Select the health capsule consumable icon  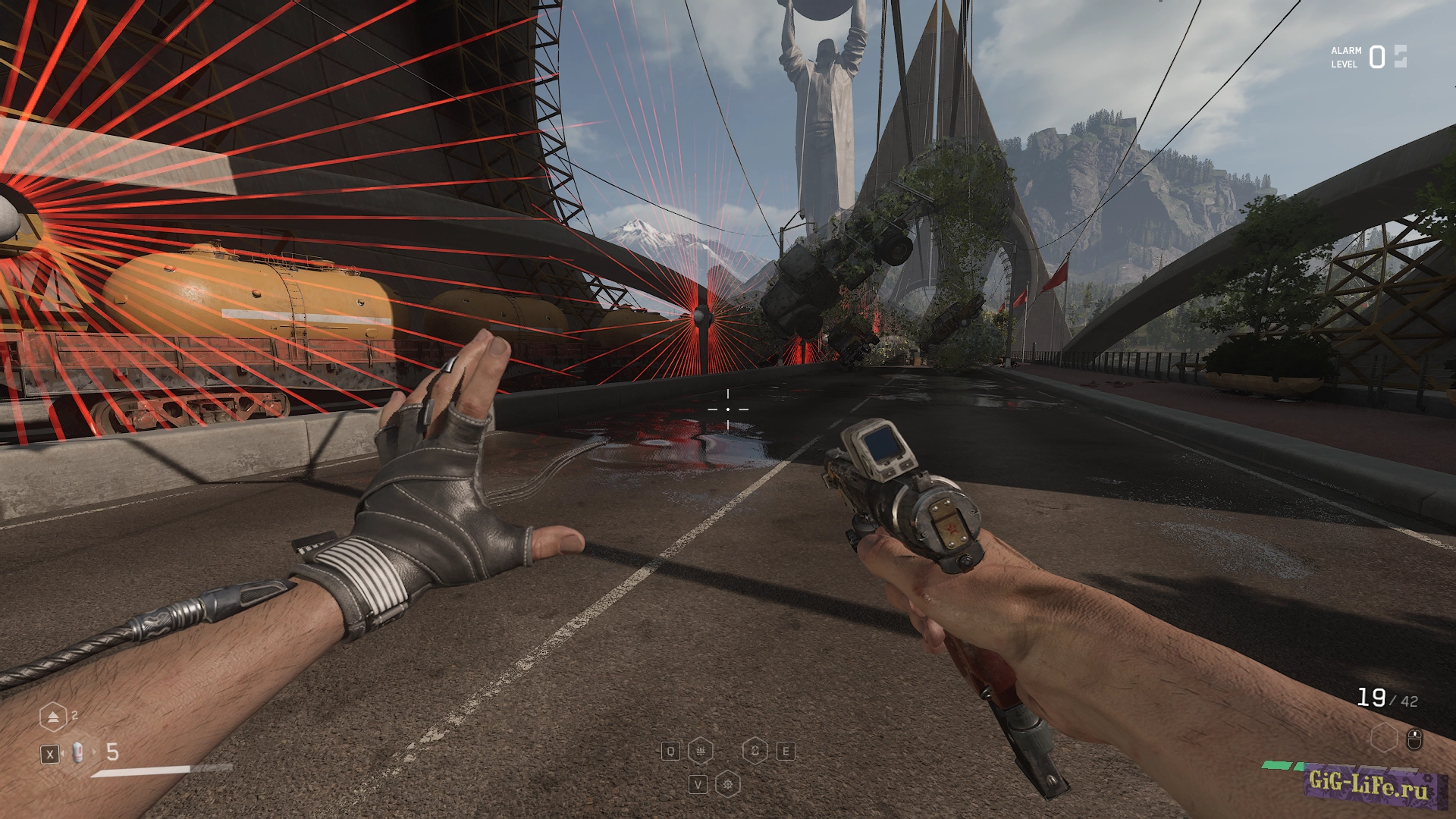click(78, 753)
